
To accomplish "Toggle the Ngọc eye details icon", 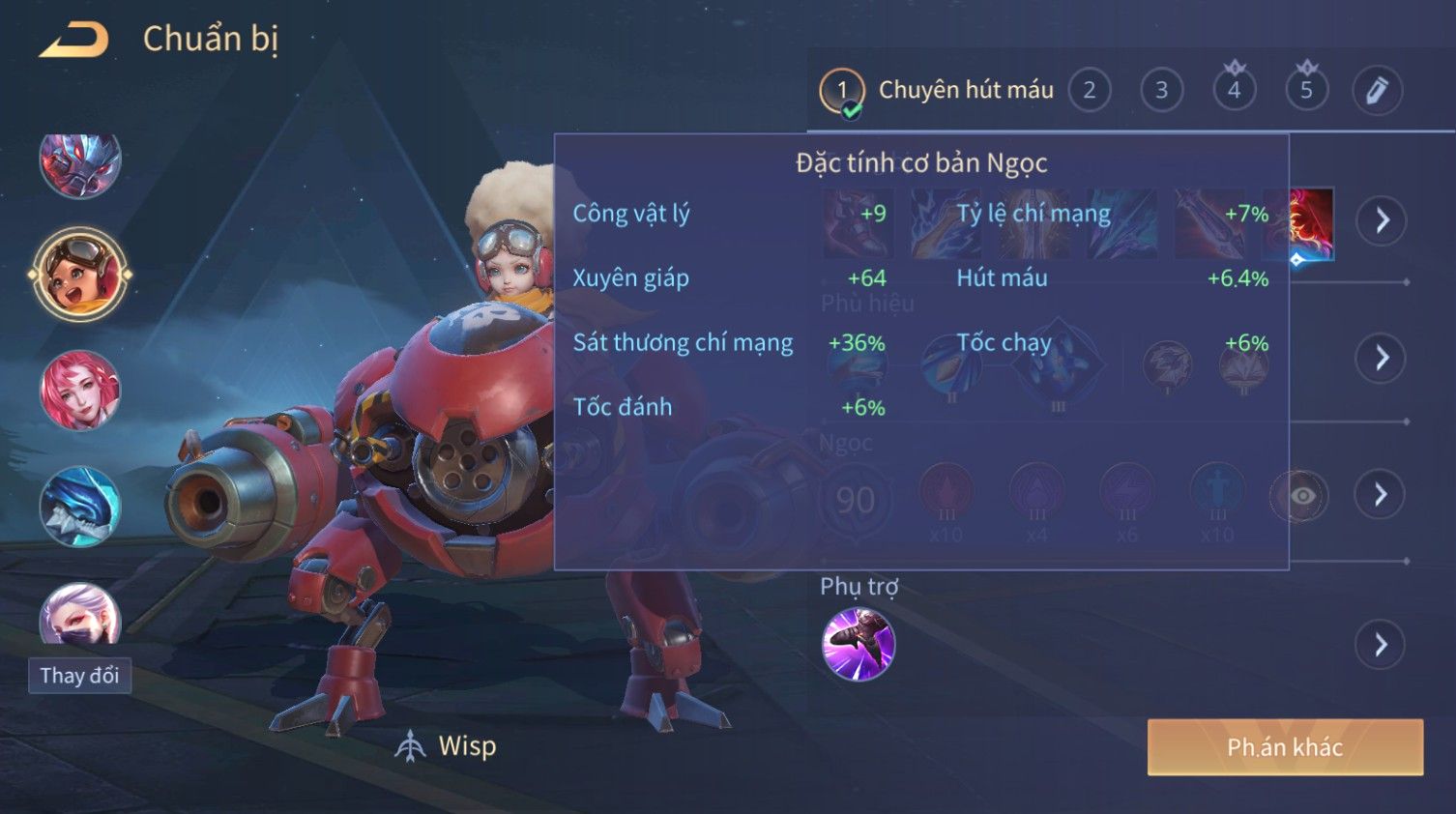I will (1299, 496).
